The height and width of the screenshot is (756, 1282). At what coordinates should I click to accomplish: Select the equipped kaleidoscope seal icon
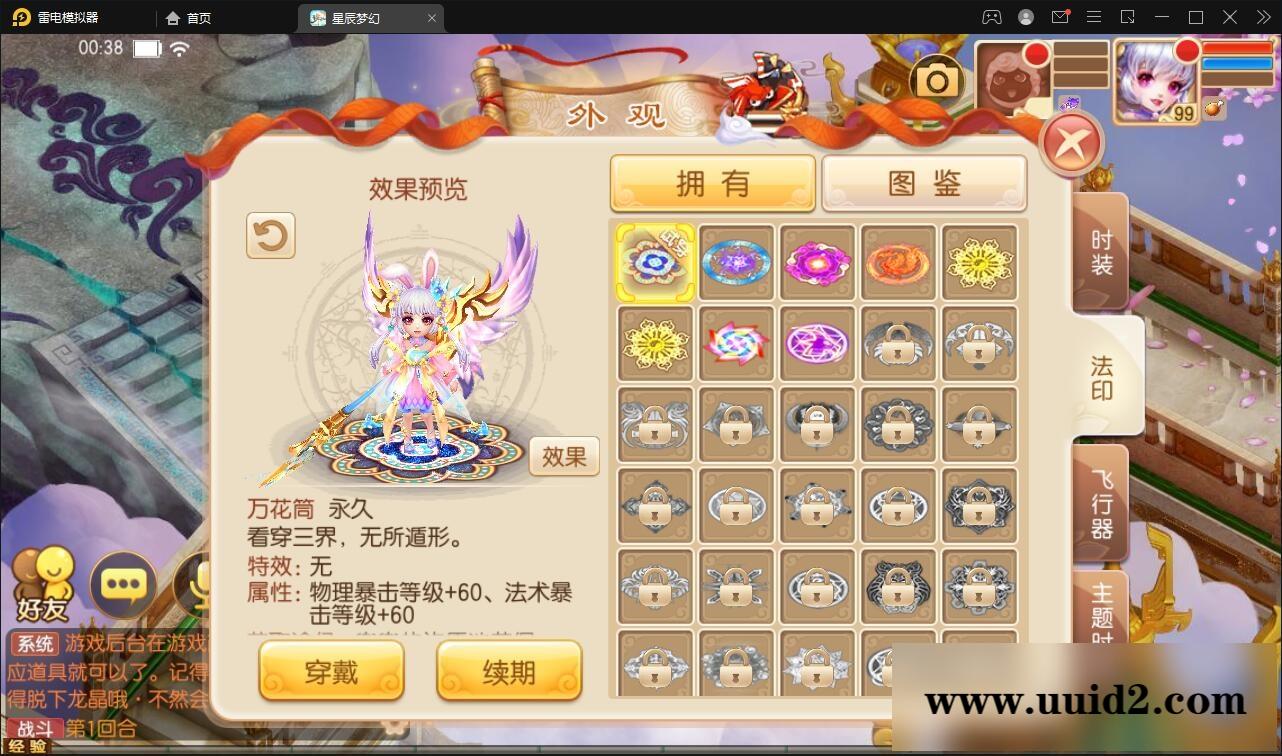click(x=655, y=260)
